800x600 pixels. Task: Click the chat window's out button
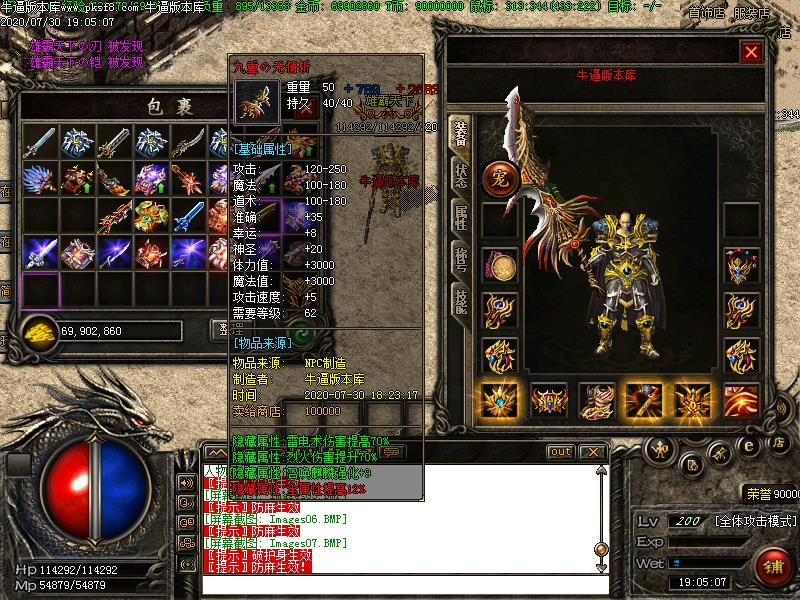561,452
